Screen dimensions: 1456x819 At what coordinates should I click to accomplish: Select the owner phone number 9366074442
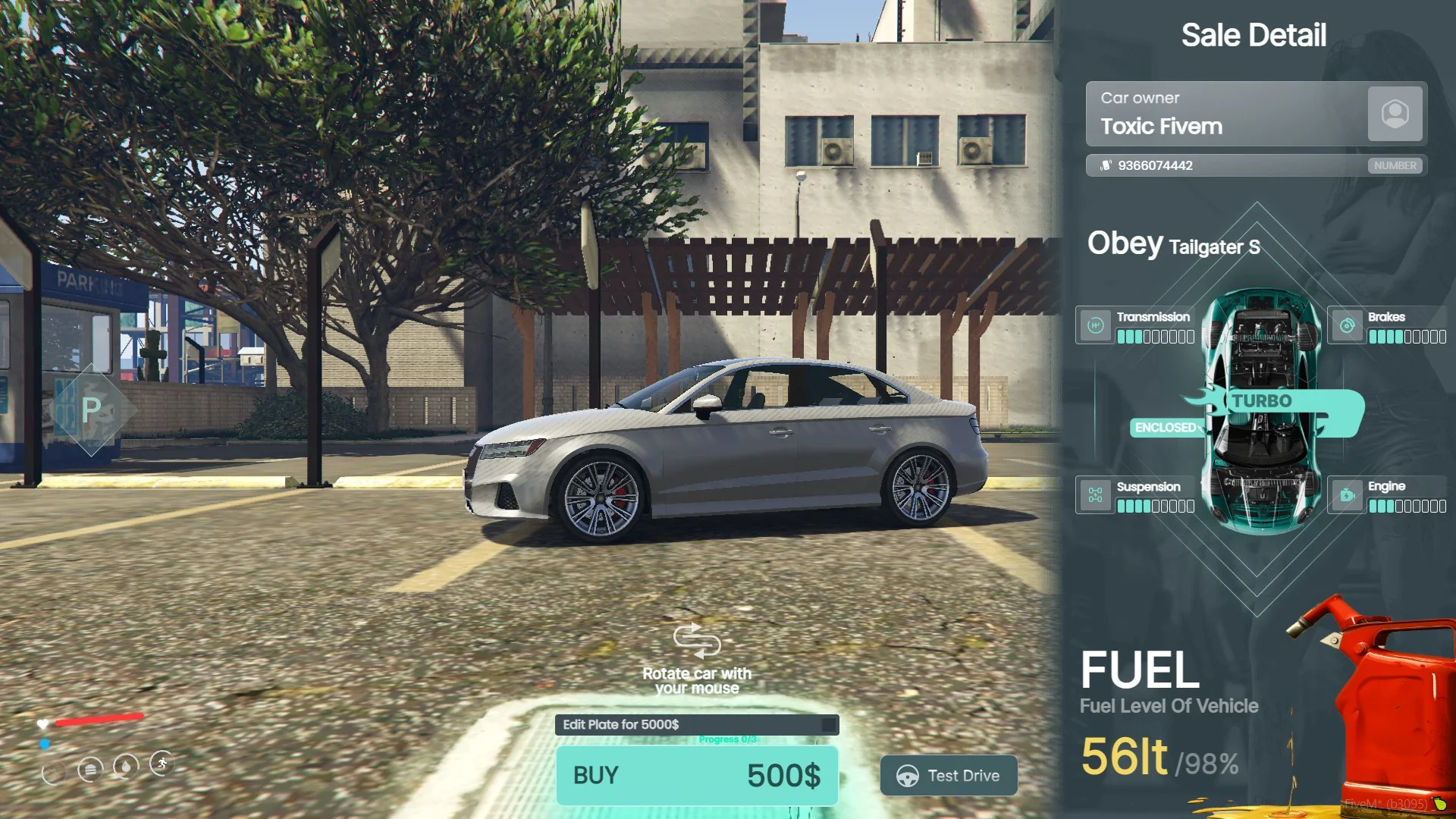tap(1155, 165)
